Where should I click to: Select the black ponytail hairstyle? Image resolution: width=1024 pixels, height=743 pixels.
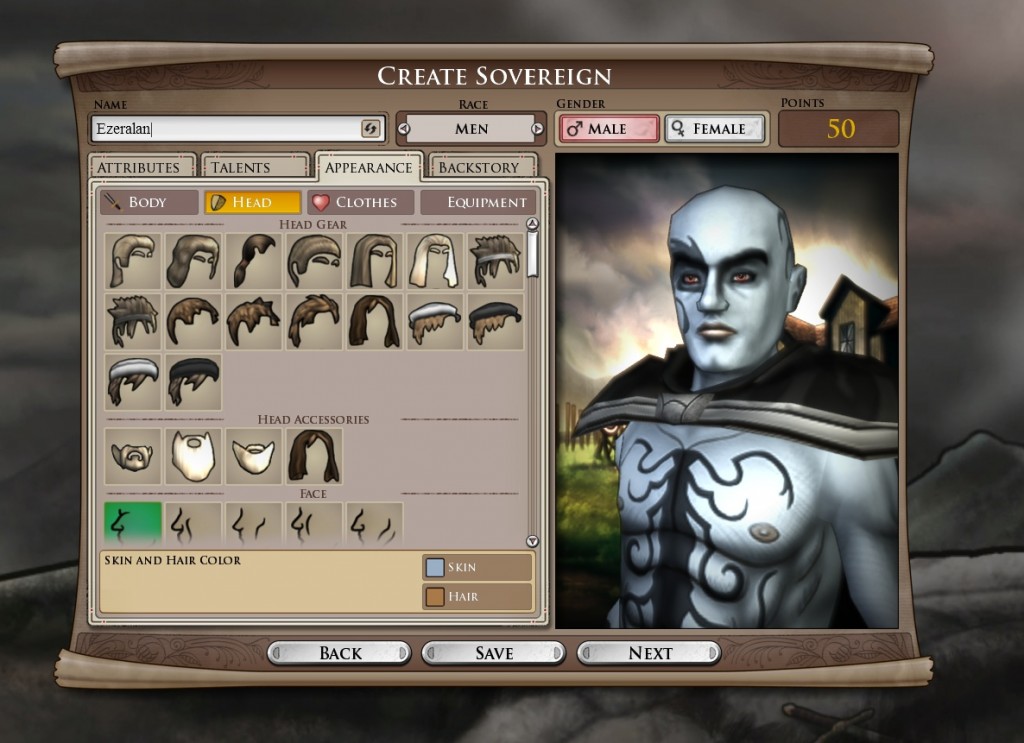[254, 261]
